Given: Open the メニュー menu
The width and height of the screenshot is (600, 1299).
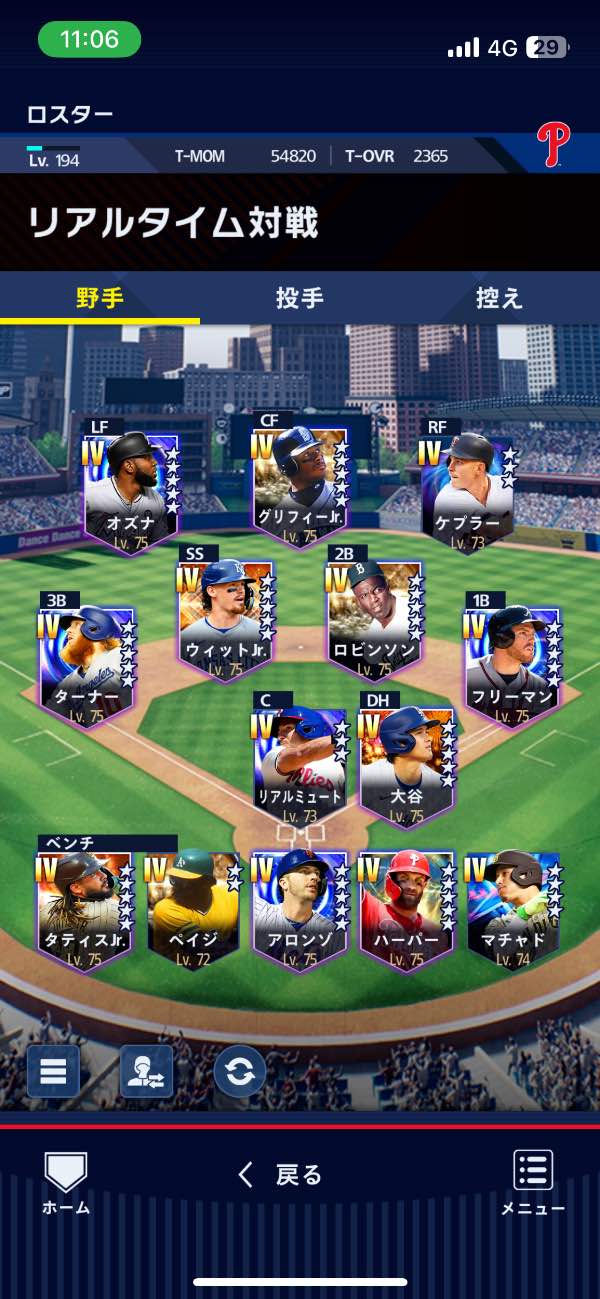Looking at the screenshot, I should (533, 1182).
